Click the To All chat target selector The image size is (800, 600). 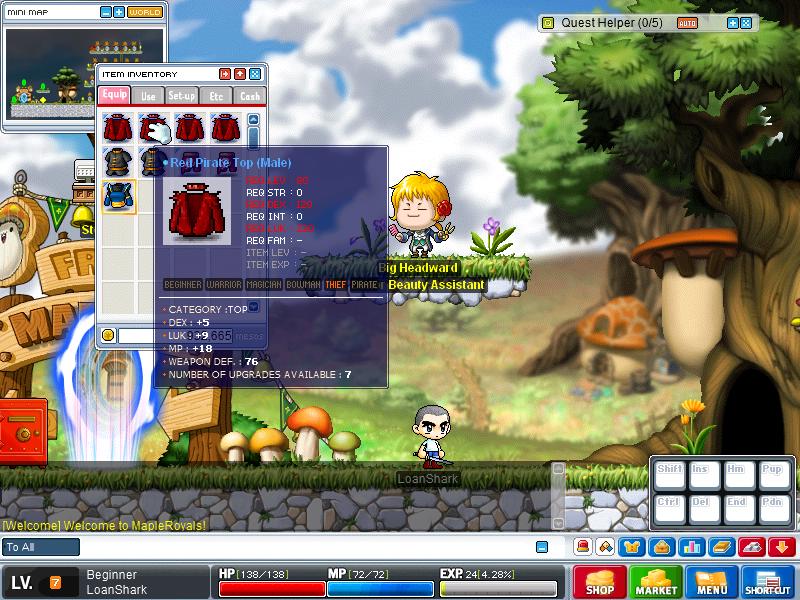coord(41,547)
